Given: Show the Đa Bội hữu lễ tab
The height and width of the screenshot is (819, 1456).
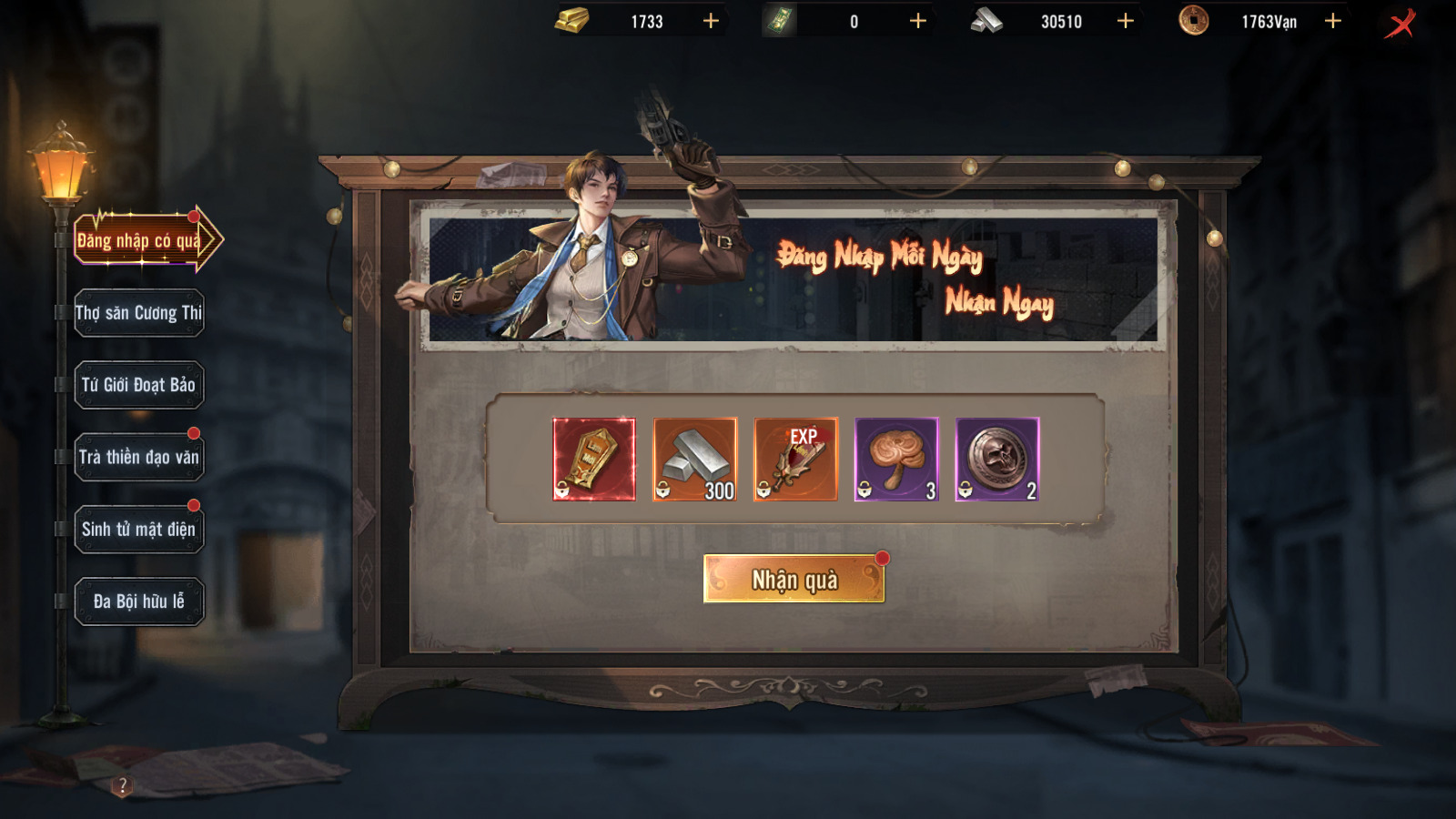Looking at the screenshot, I should 139,602.
